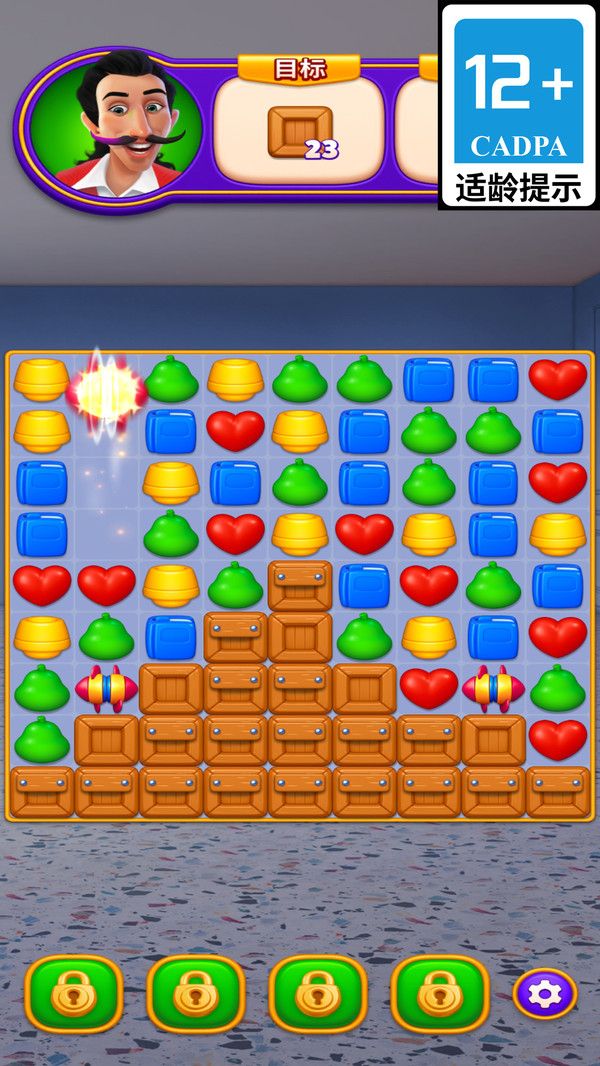
Task: Open the purple gear settings button
Action: [545, 994]
